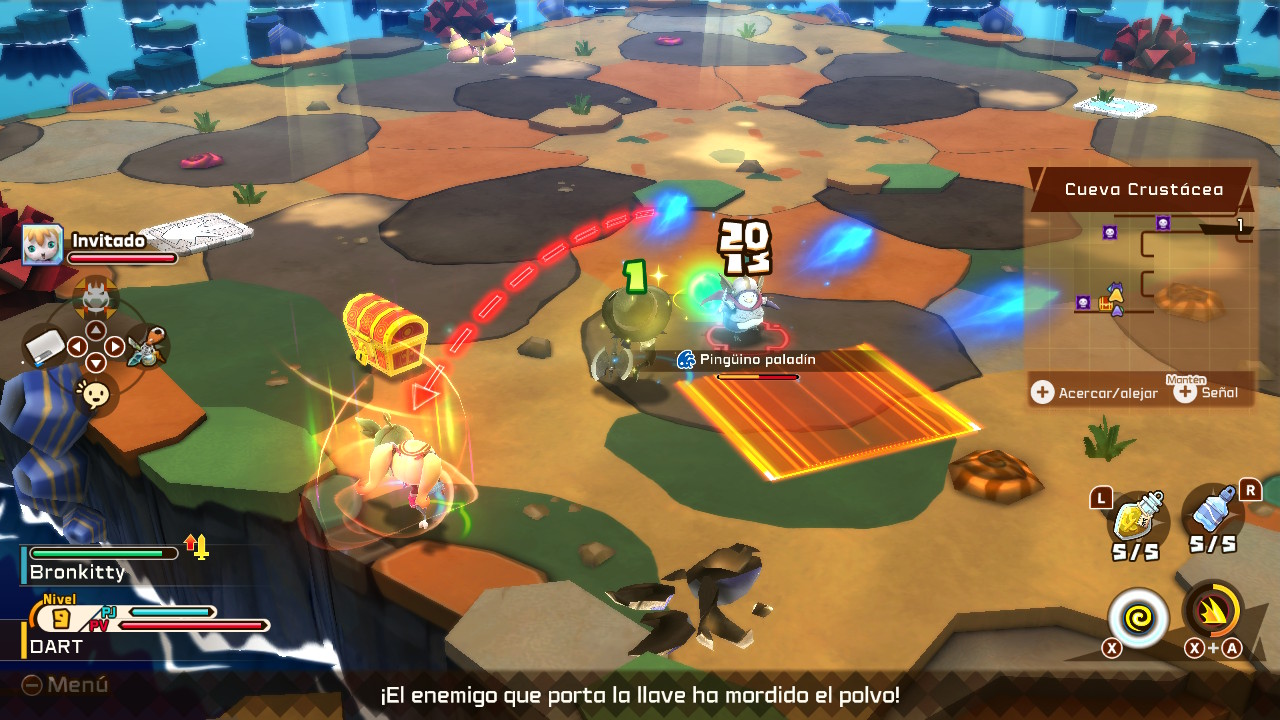The width and height of the screenshot is (1280, 720).
Task: Click the Invitado player portrait
Action: point(43,245)
